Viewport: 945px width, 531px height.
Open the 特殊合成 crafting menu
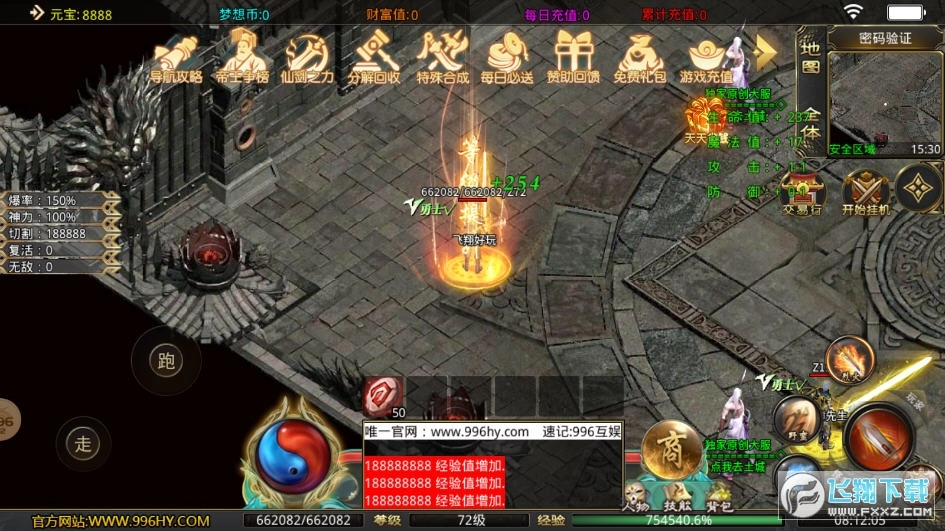pyautogui.click(x=442, y=58)
